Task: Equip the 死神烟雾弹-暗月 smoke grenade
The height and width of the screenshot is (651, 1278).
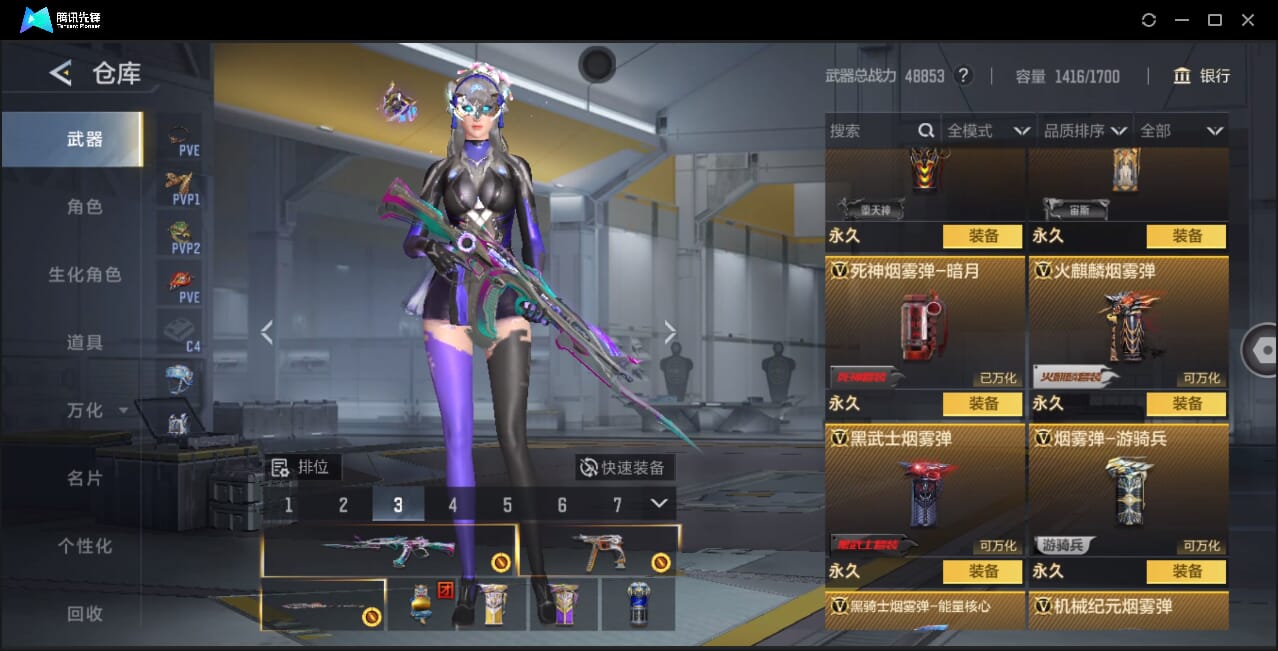Action: pos(982,404)
